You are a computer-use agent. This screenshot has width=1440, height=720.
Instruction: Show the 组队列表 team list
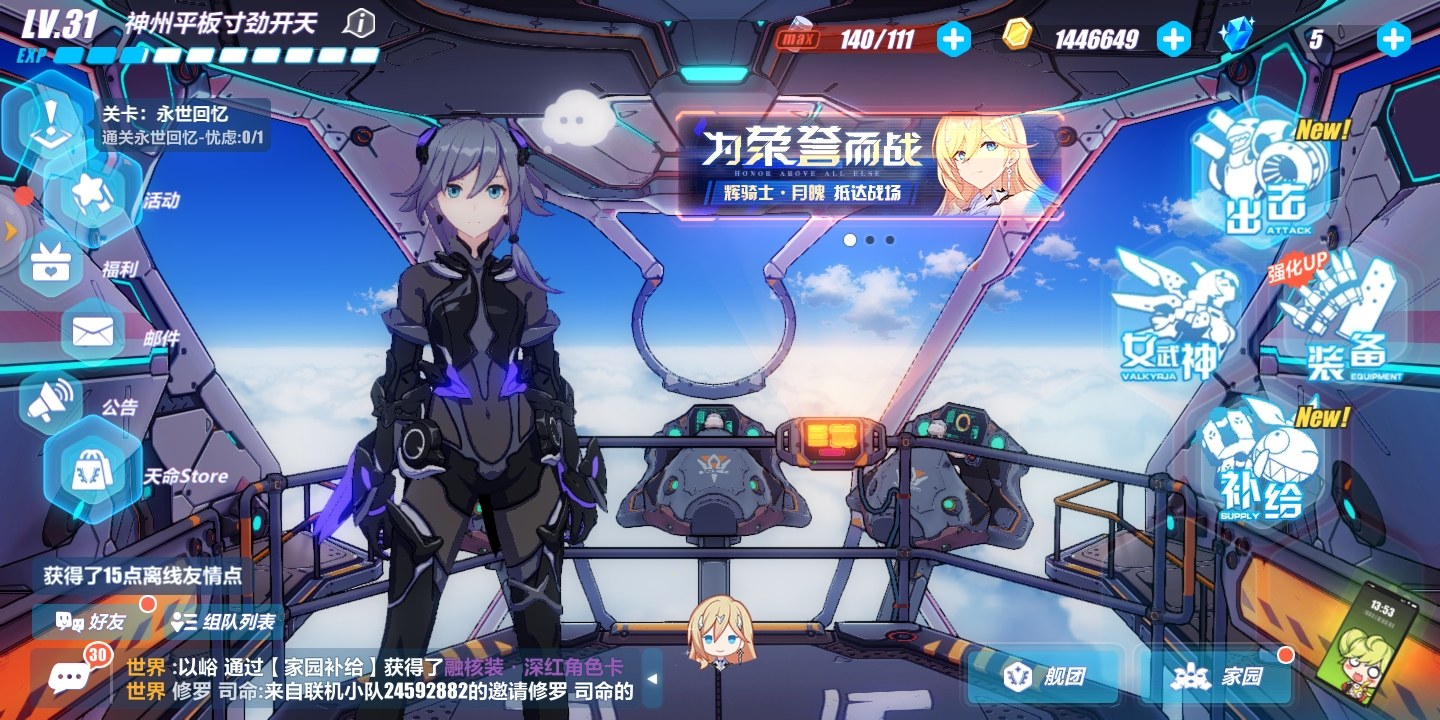pyautogui.click(x=224, y=621)
